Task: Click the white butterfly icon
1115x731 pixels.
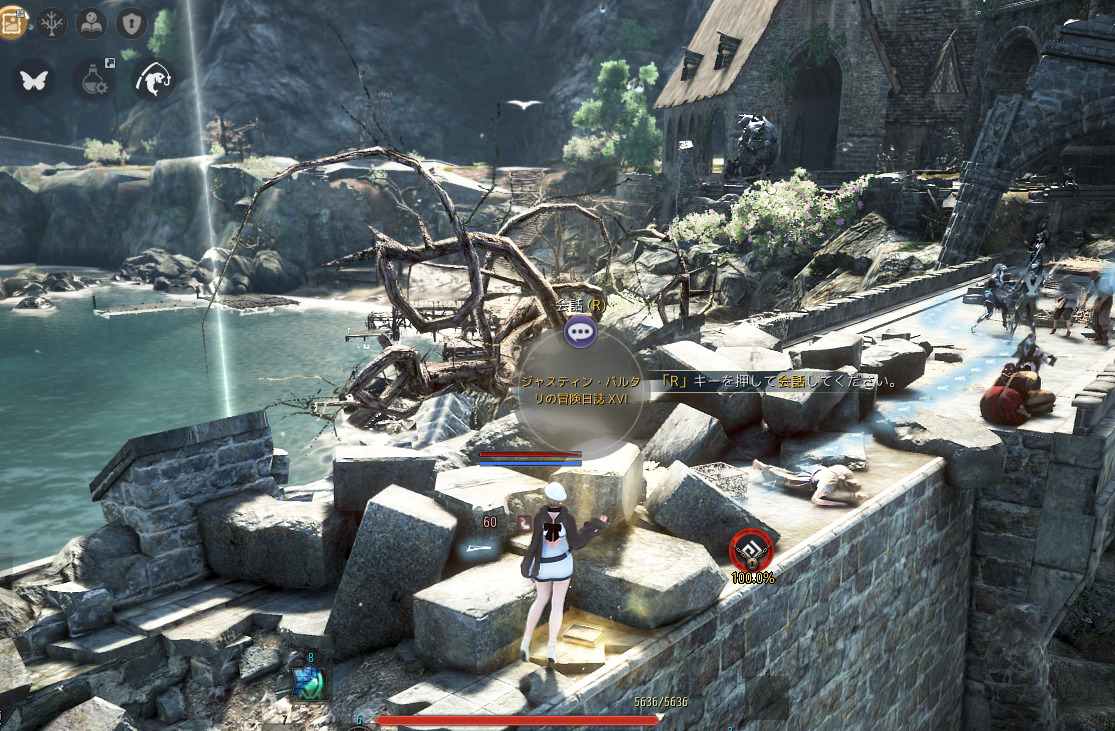Action: pyautogui.click(x=35, y=80)
